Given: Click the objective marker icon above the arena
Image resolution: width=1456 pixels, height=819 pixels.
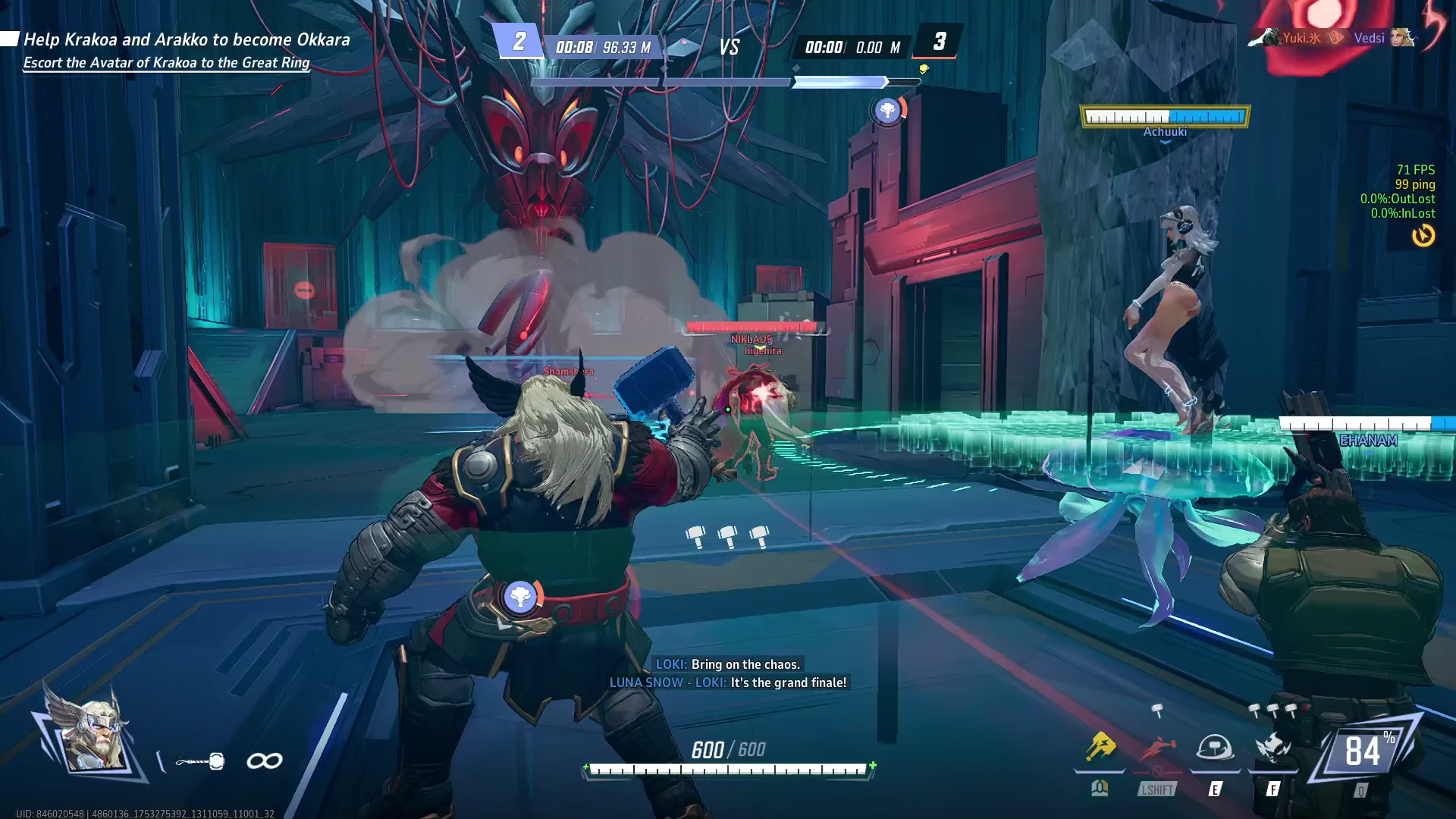Looking at the screenshot, I should coord(887,111).
